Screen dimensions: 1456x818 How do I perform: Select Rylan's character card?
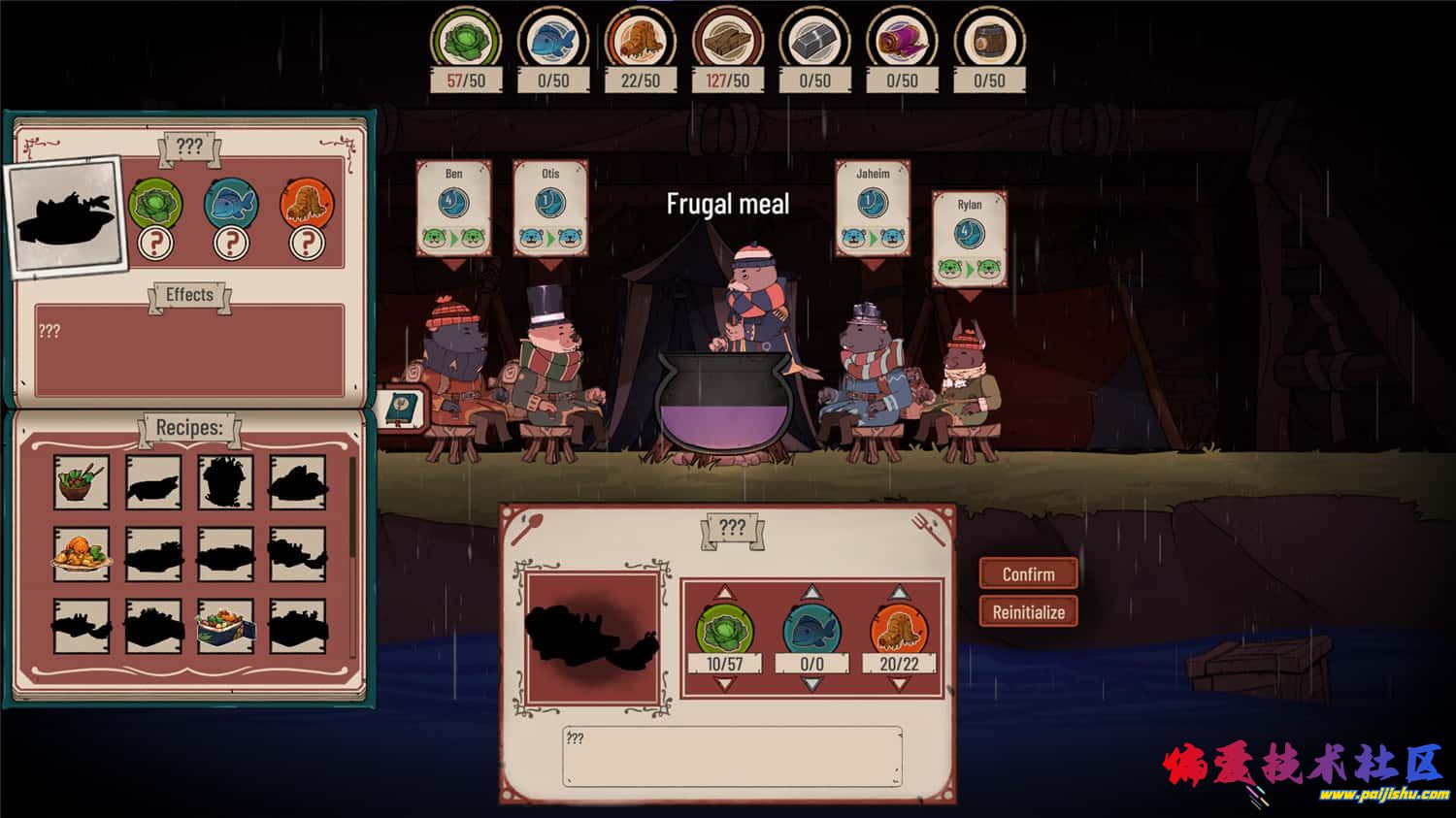pyautogui.click(x=969, y=239)
